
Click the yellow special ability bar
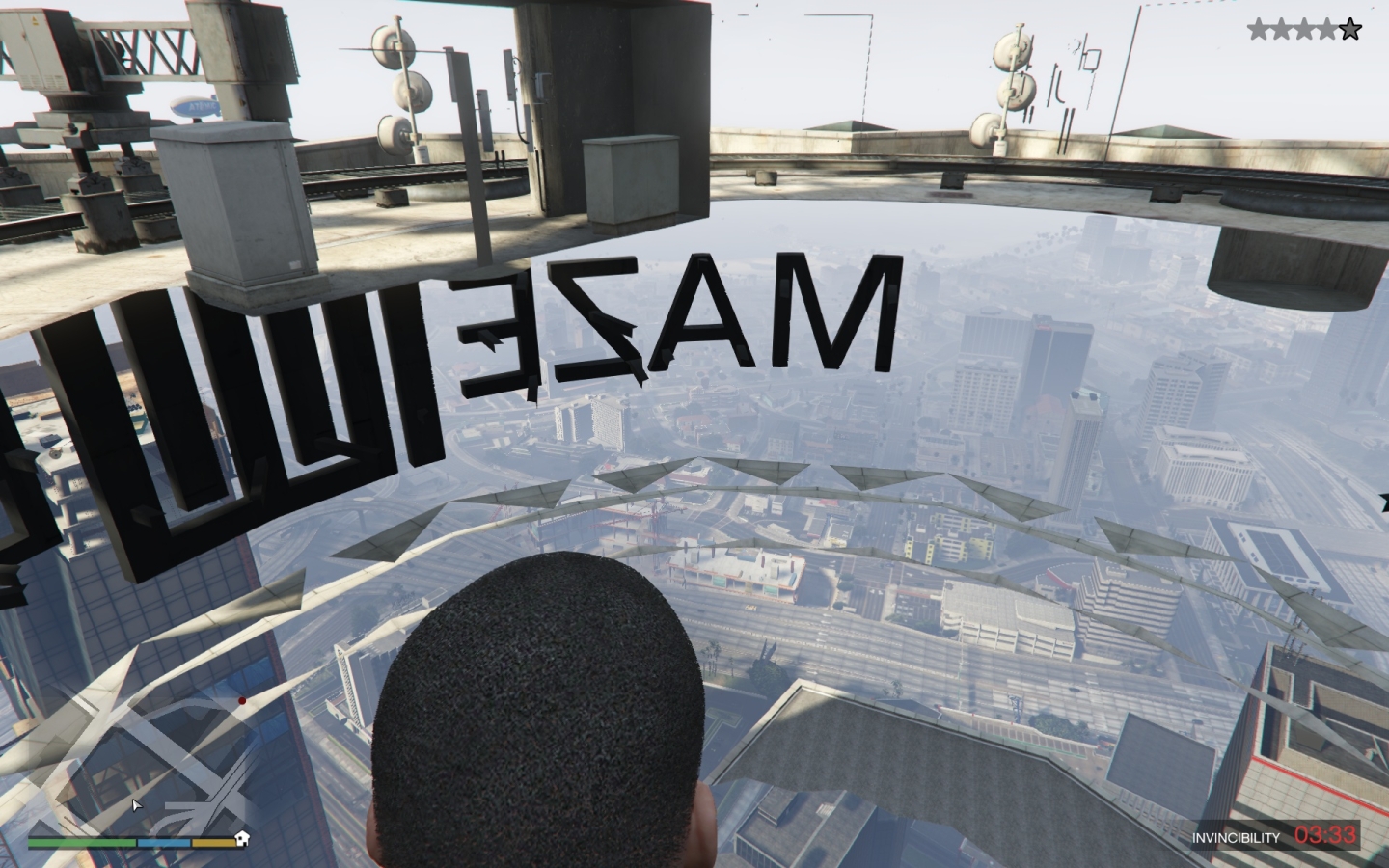coord(214,842)
